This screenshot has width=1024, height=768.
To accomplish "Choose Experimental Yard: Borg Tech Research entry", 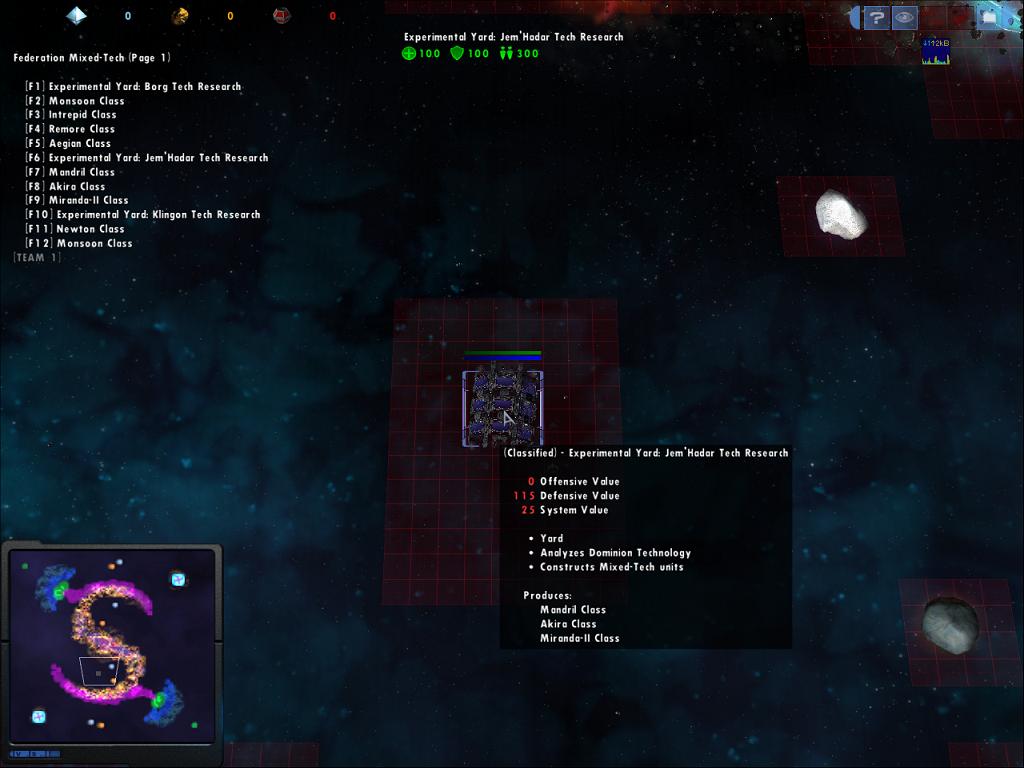I will coord(144,87).
